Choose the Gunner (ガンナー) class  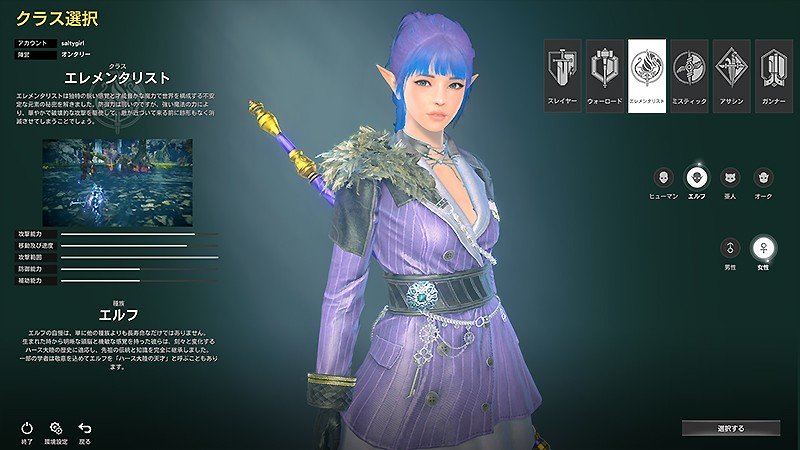[x=774, y=76]
